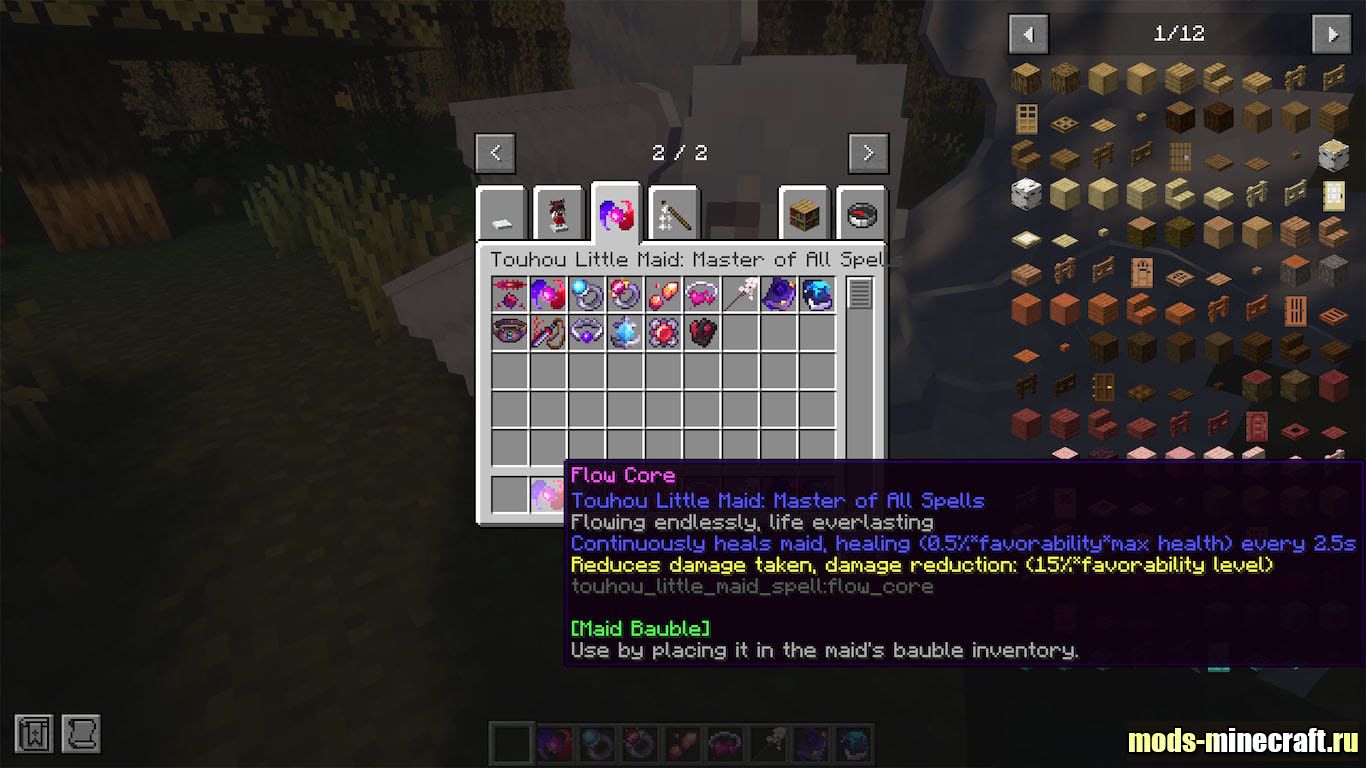The width and height of the screenshot is (1366, 768).
Task: Open the compass search tab
Action: pyautogui.click(x=861, y=214)
